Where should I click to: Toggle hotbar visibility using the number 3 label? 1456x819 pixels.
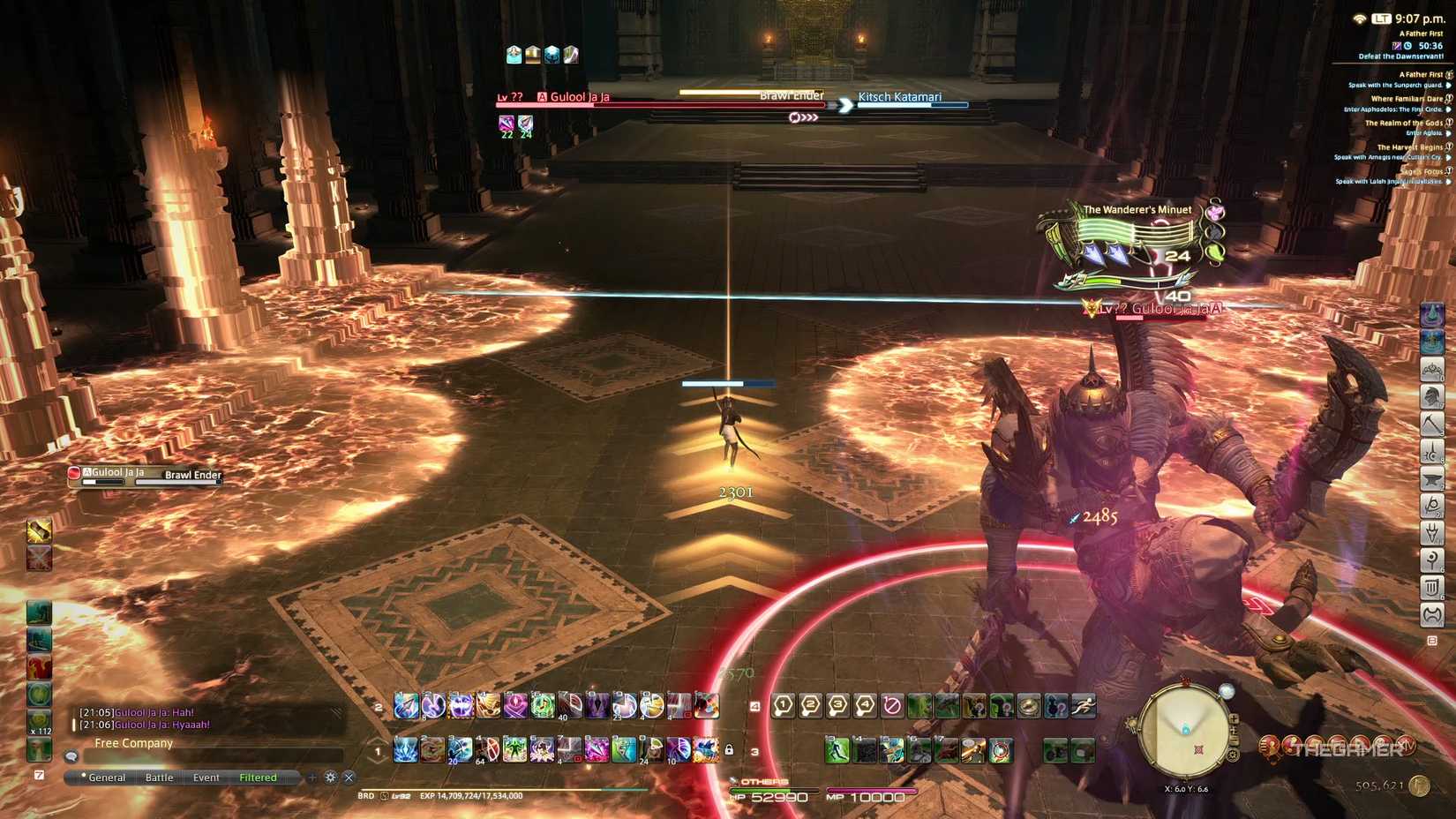click(x=755, y=753)
